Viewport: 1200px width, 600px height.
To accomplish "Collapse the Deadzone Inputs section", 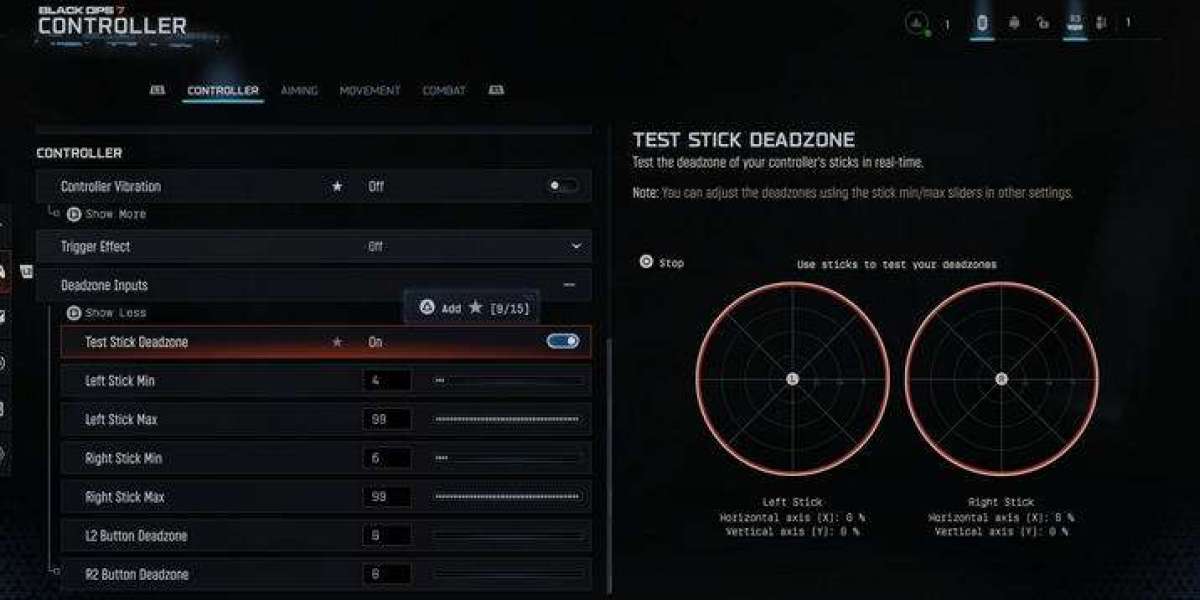I will 569,285.
